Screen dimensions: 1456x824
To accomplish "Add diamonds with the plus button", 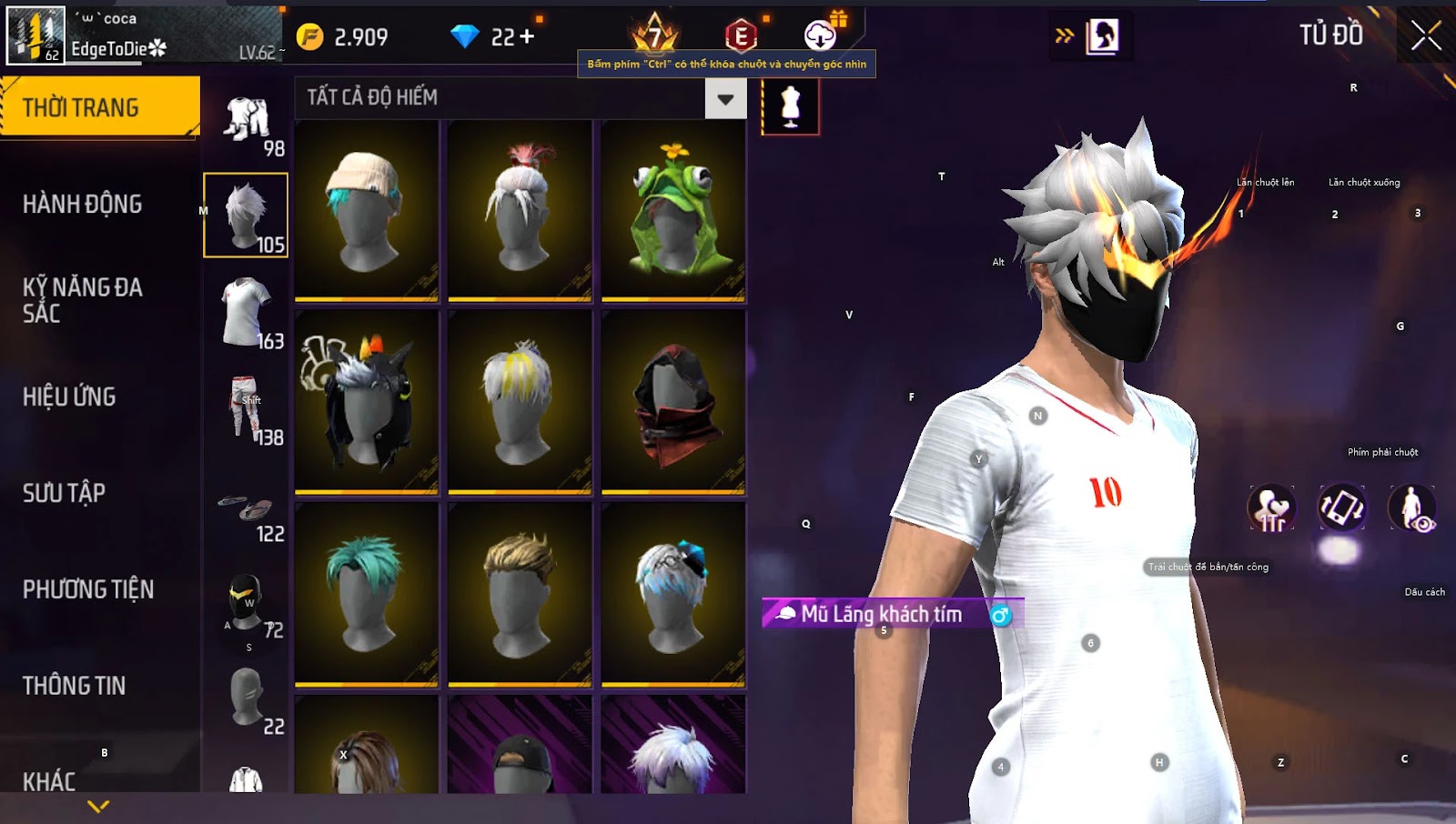I will tap(527, 36).
